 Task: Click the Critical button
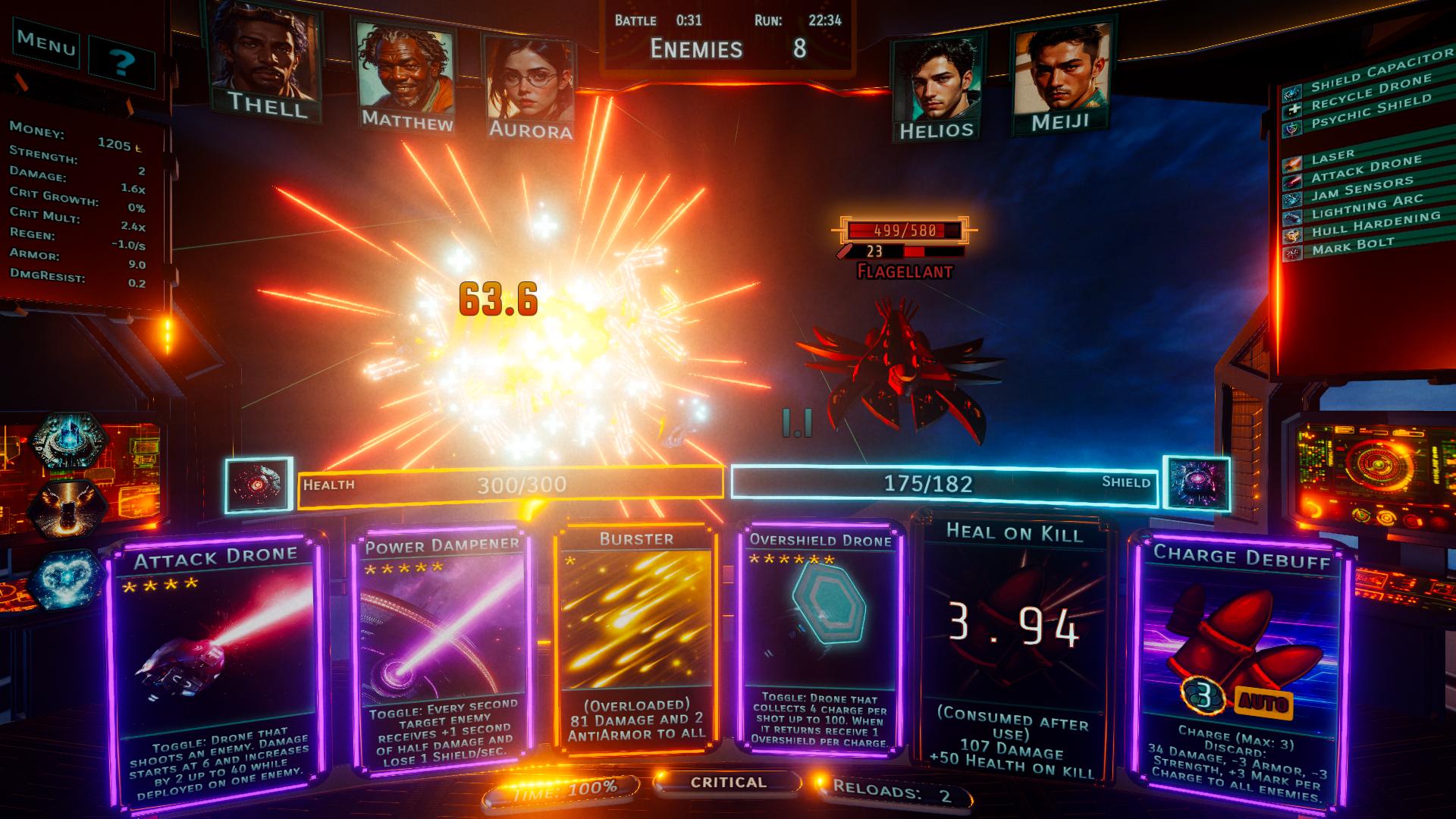(x=727, y=783)
